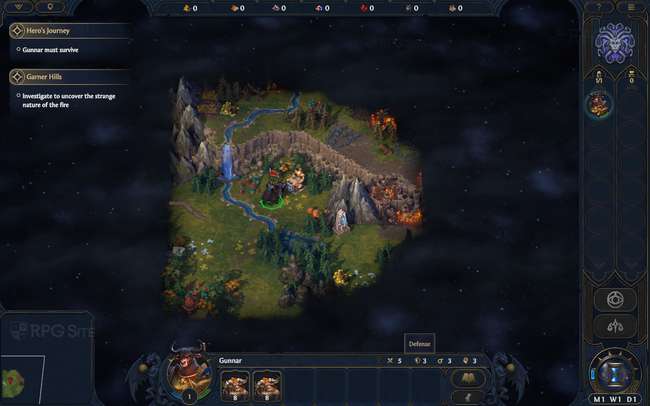Open the spellbook
The image size is (650, 406).
(467, 377)
